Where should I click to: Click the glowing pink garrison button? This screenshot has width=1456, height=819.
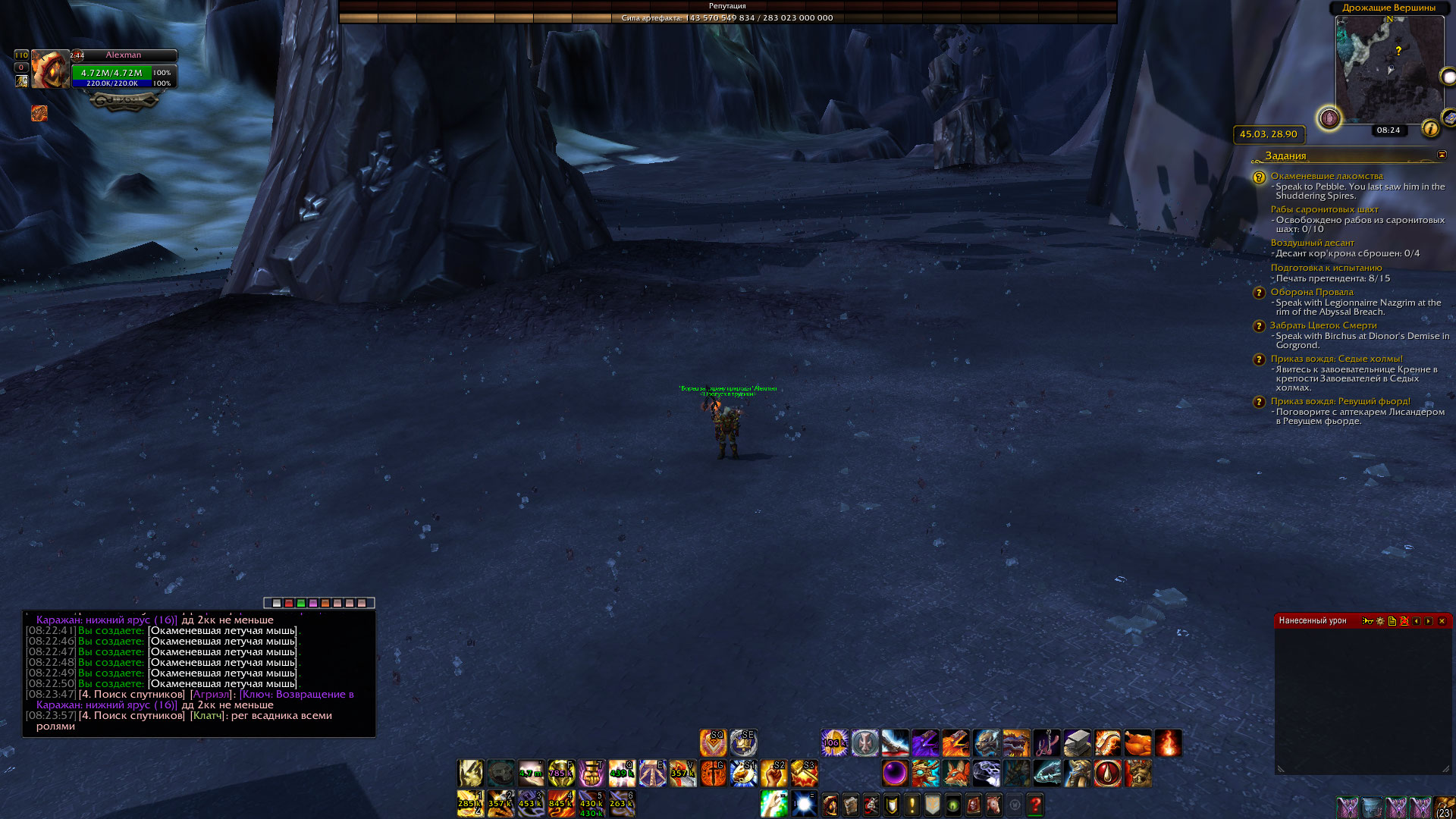pyautogui.click(x=1329, y=118)
